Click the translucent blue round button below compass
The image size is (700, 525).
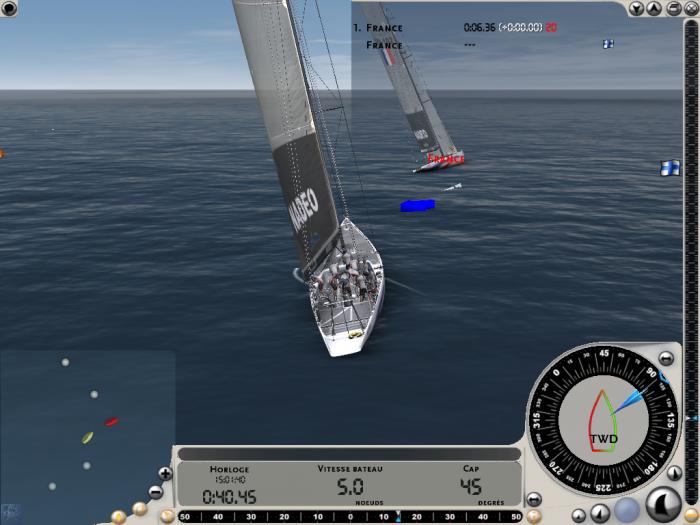tap(626, 508)
